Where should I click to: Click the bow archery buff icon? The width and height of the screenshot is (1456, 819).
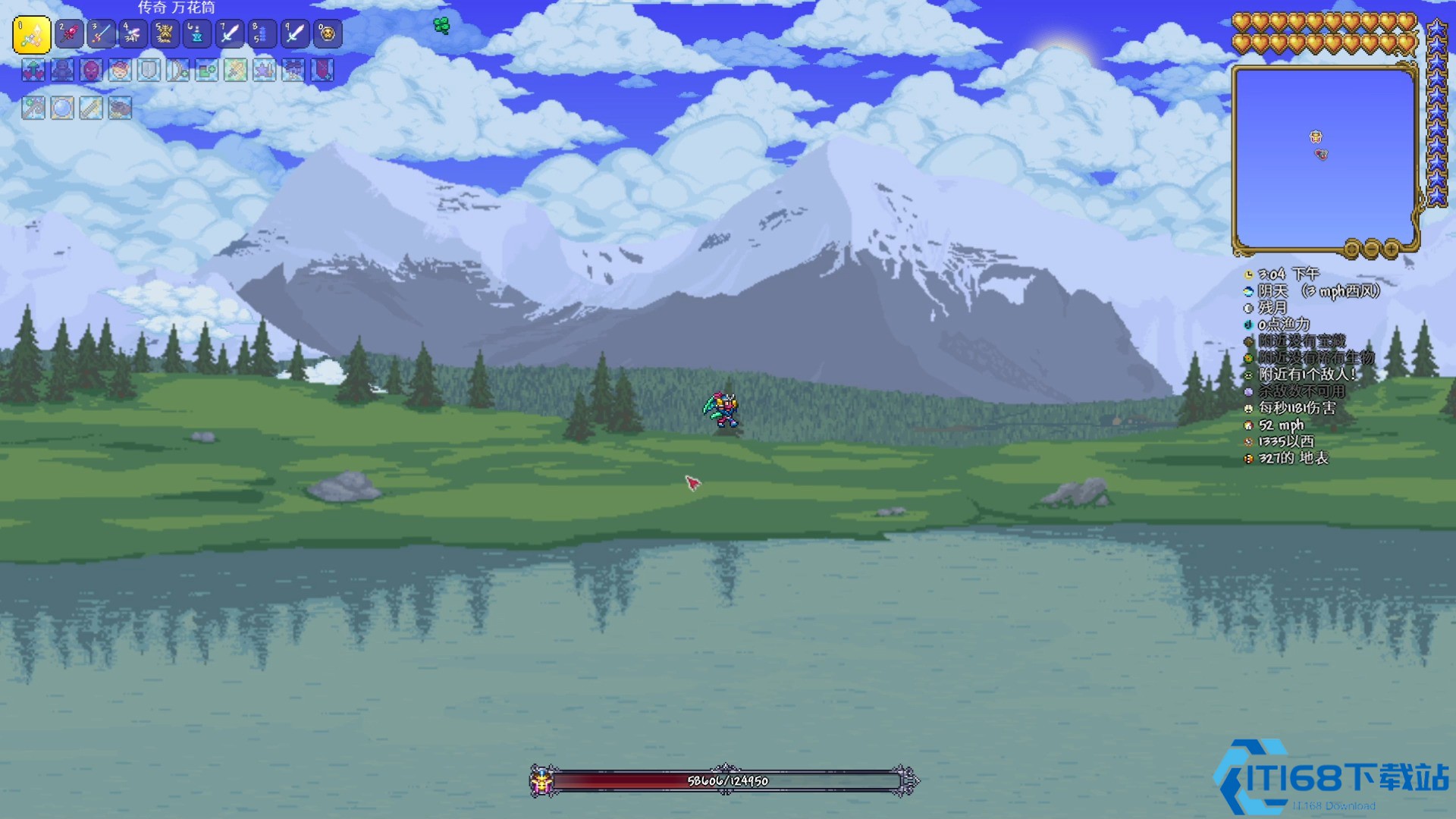coord(178,71)
